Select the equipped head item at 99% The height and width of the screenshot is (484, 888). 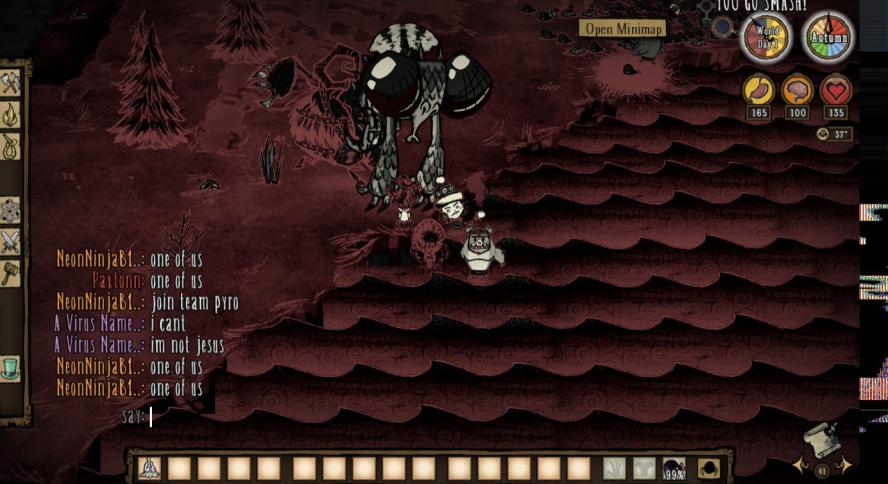(x=674, y=468)
